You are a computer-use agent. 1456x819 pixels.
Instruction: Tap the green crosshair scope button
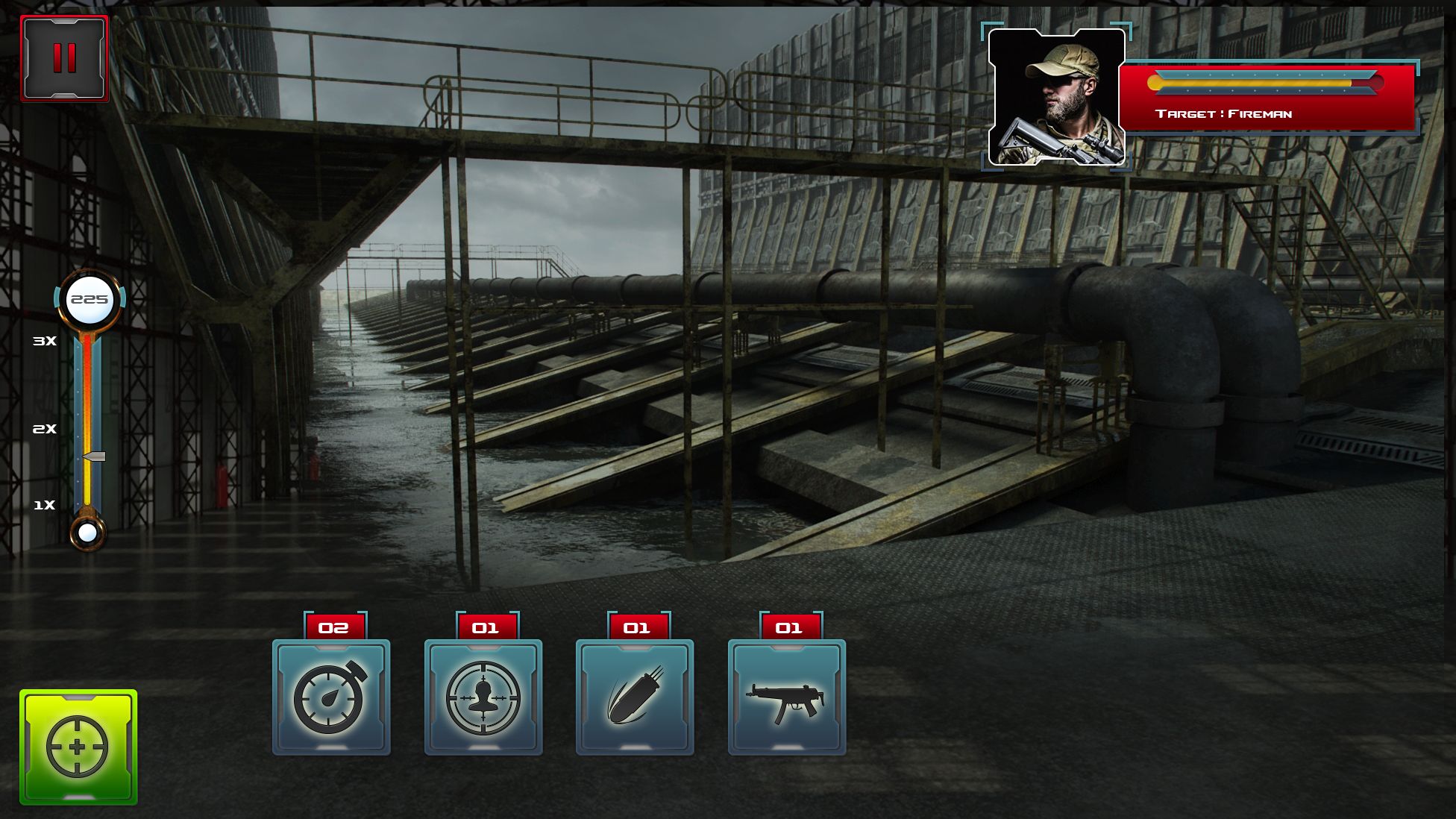(78, 747)
